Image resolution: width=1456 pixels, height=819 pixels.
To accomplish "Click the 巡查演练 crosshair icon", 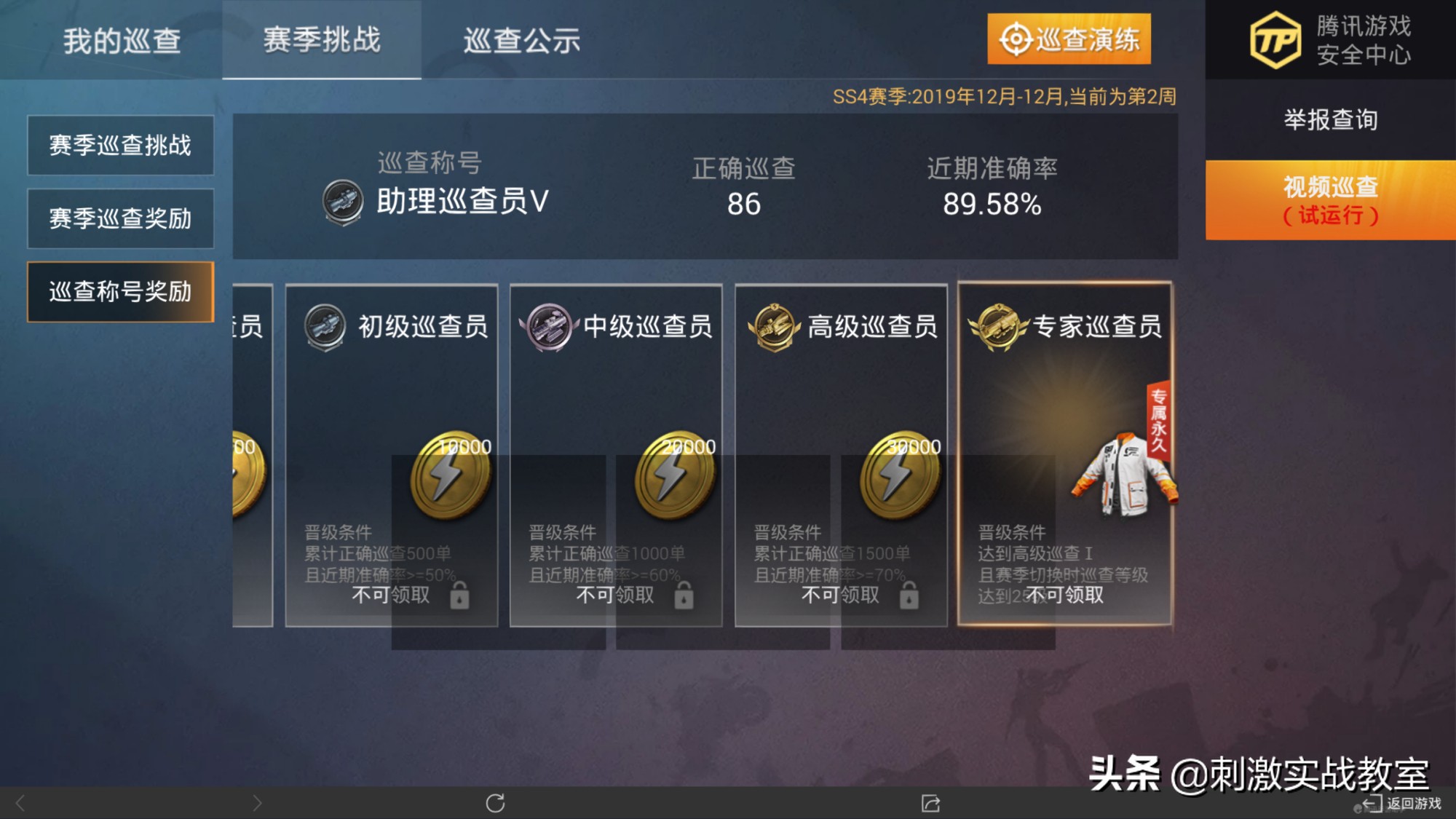I will pos(1016,40).
